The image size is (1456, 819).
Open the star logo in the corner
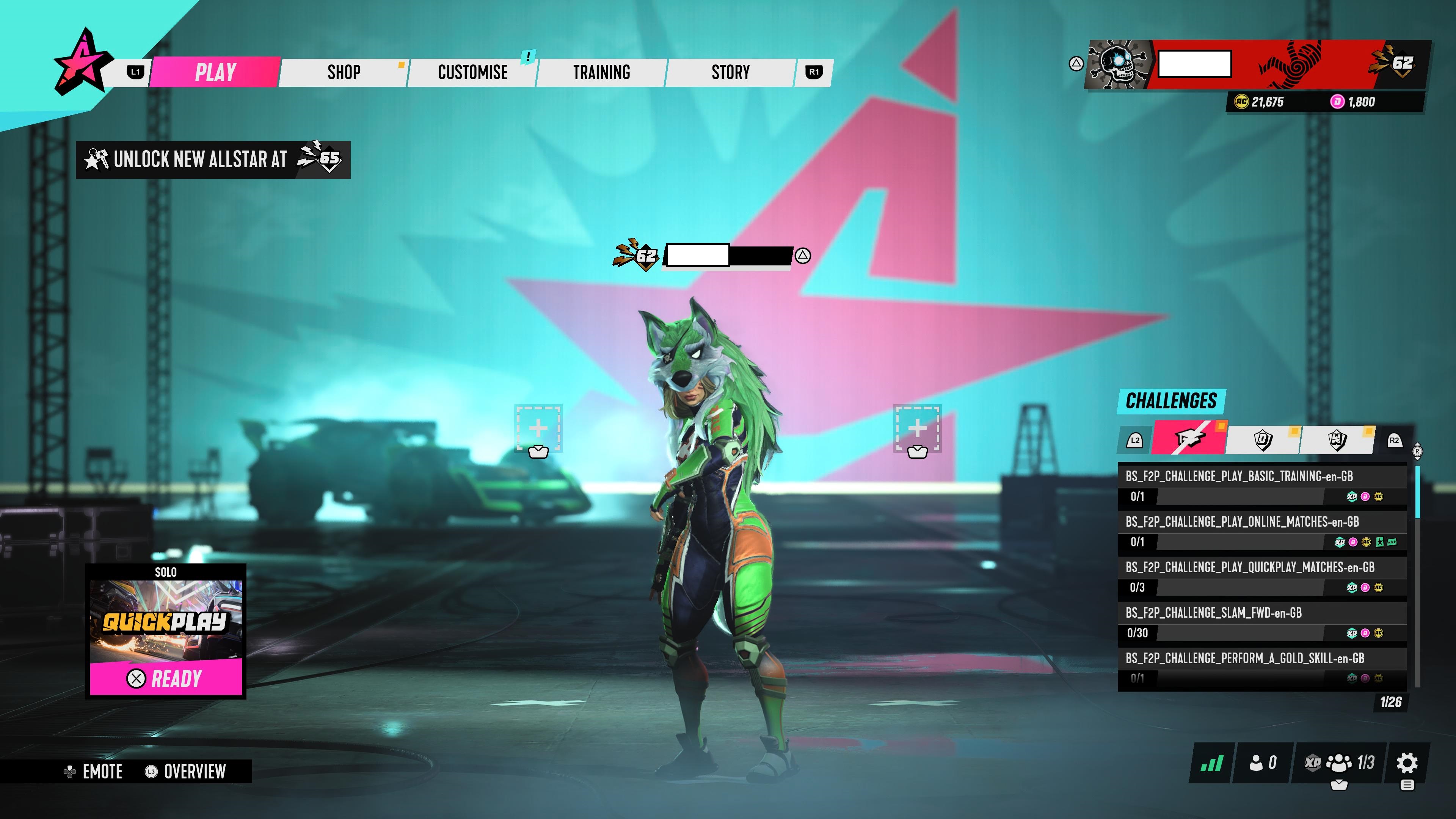80,62
